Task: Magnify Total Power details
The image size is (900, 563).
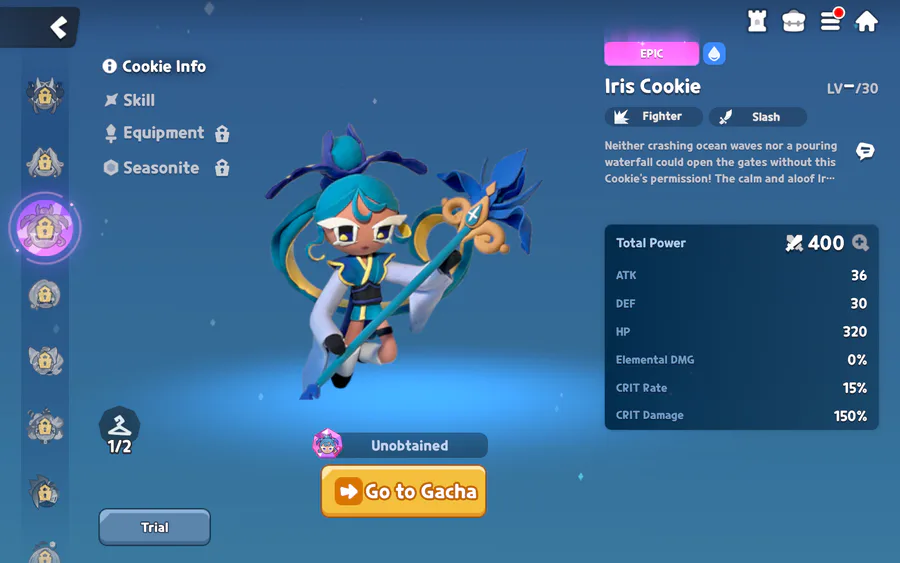Action: point(860,243)
